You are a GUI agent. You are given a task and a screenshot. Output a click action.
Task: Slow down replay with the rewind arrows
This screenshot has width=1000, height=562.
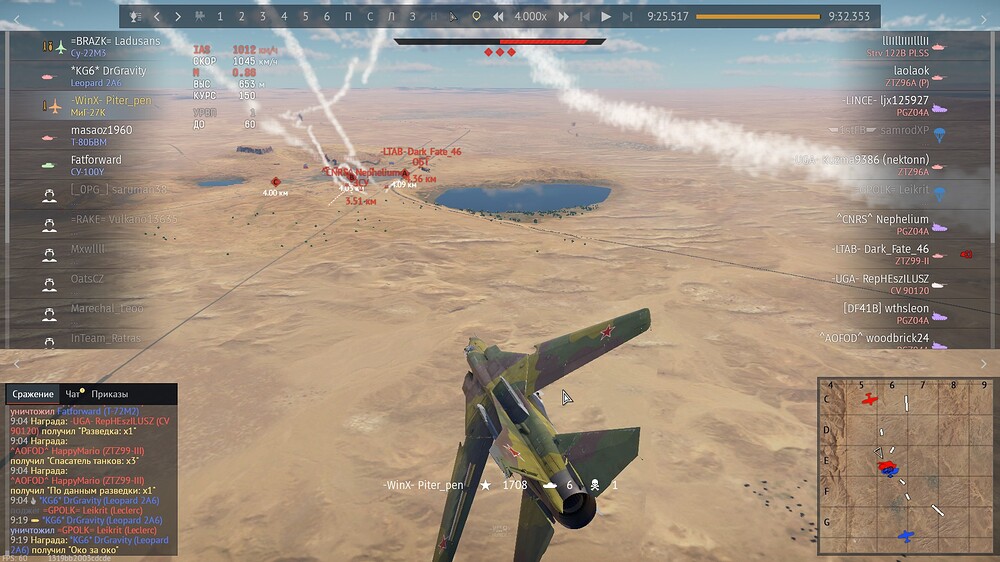tap(498, 16)
